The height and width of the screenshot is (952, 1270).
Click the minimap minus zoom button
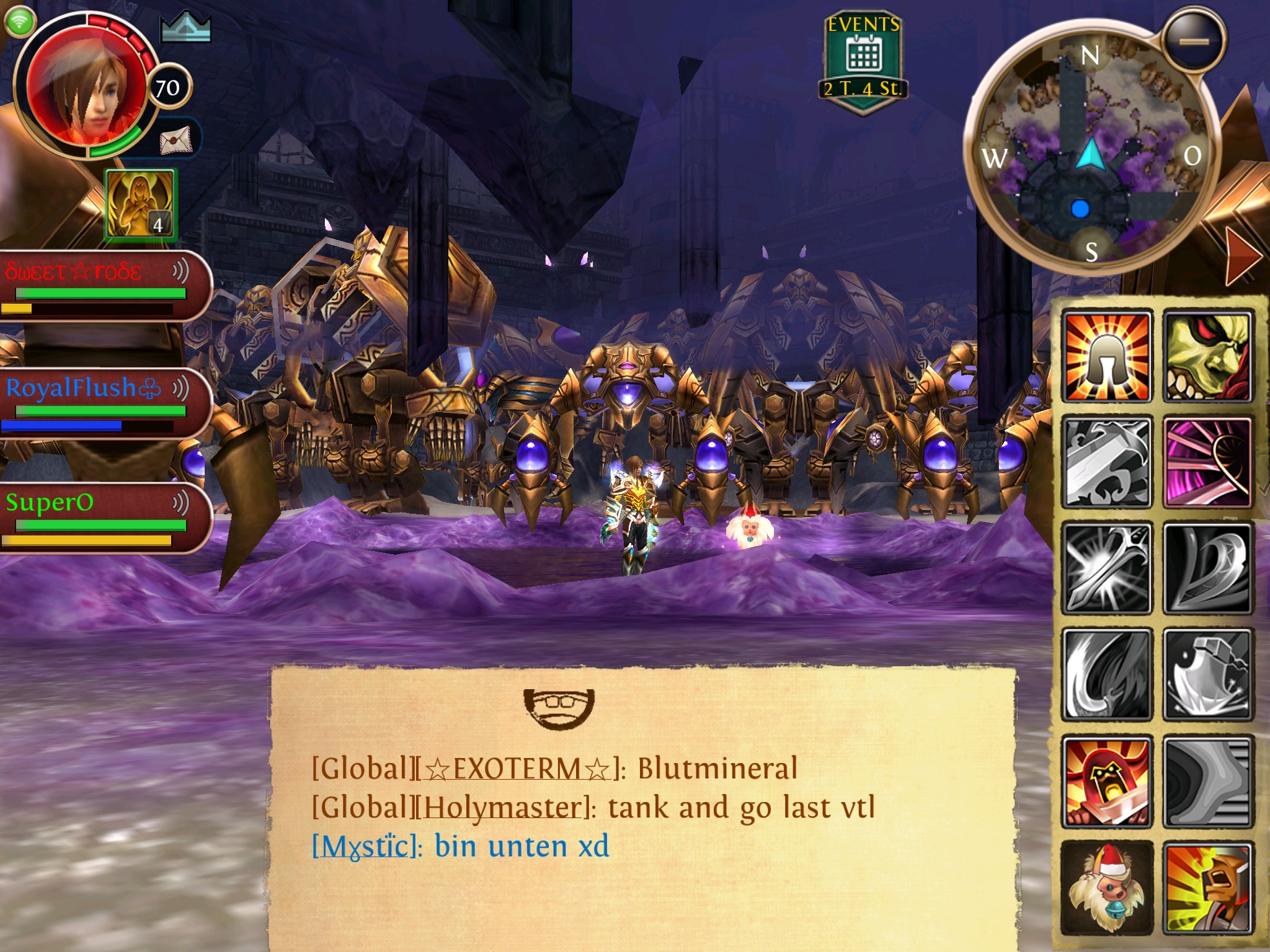(x=1194, y=42)
